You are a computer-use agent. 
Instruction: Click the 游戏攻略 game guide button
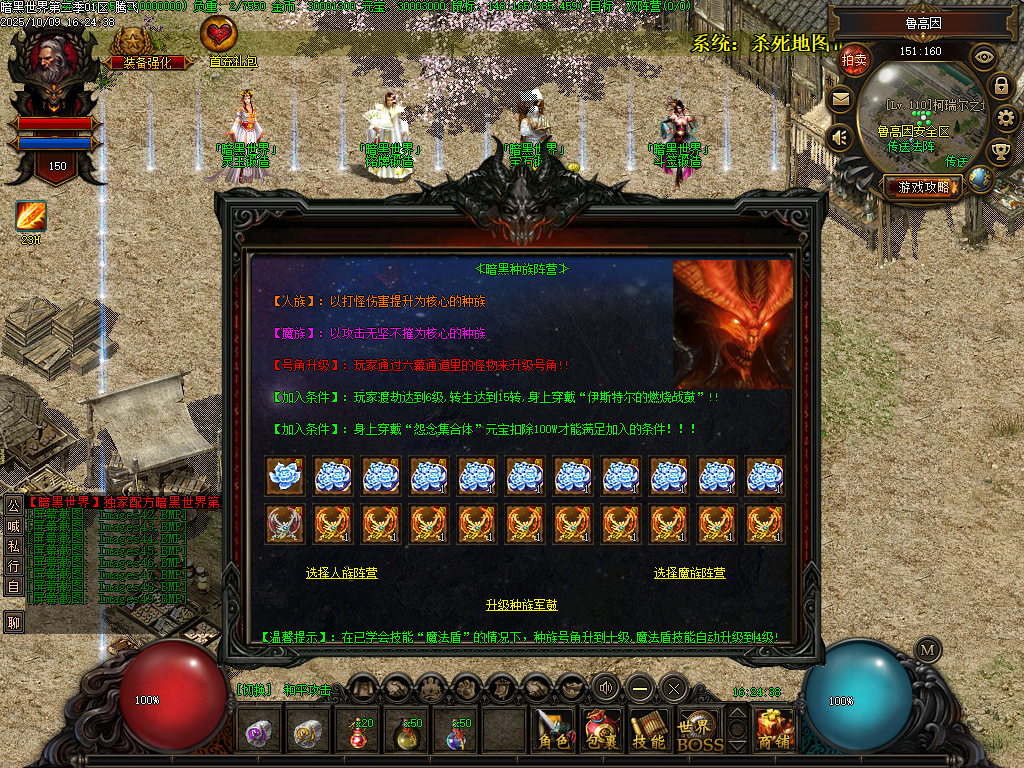(922, 186)
